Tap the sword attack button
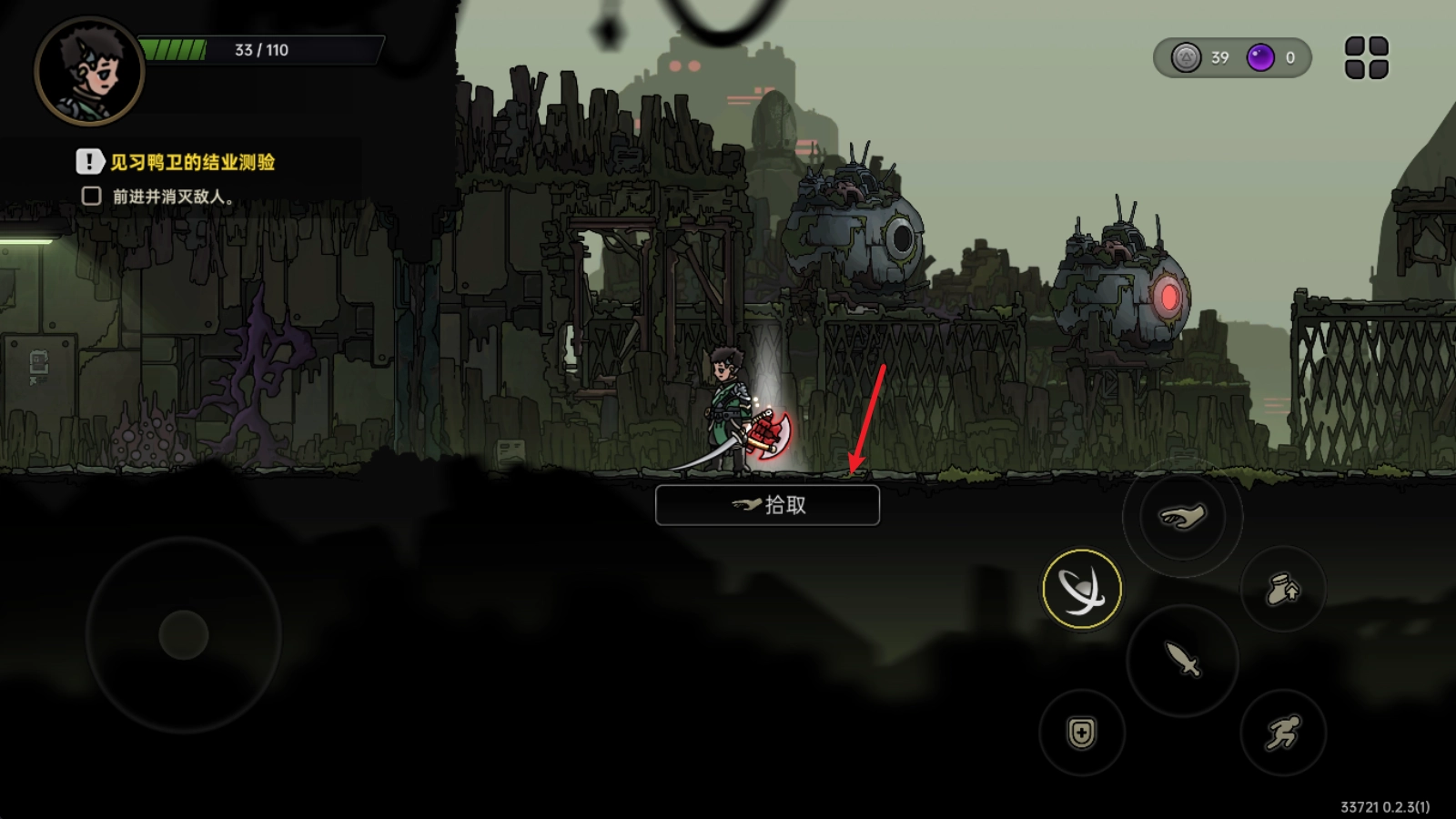Screen dimensions: 1456x819 [1182, 659]
